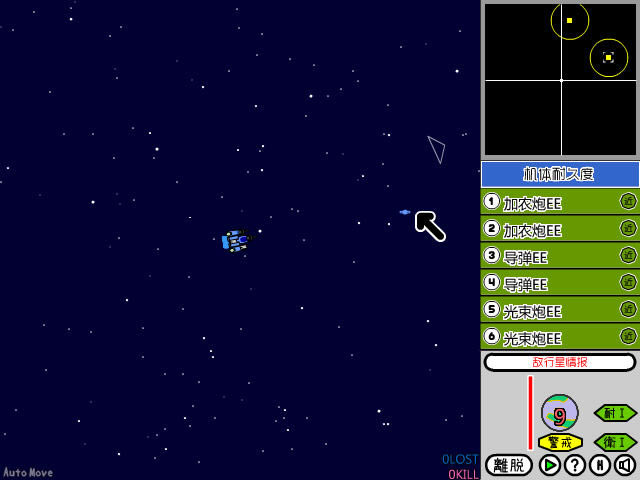Choose weapon slot 4 导弹EE
This screenshot has width=640, height=480.
click(x=548, y=283)
